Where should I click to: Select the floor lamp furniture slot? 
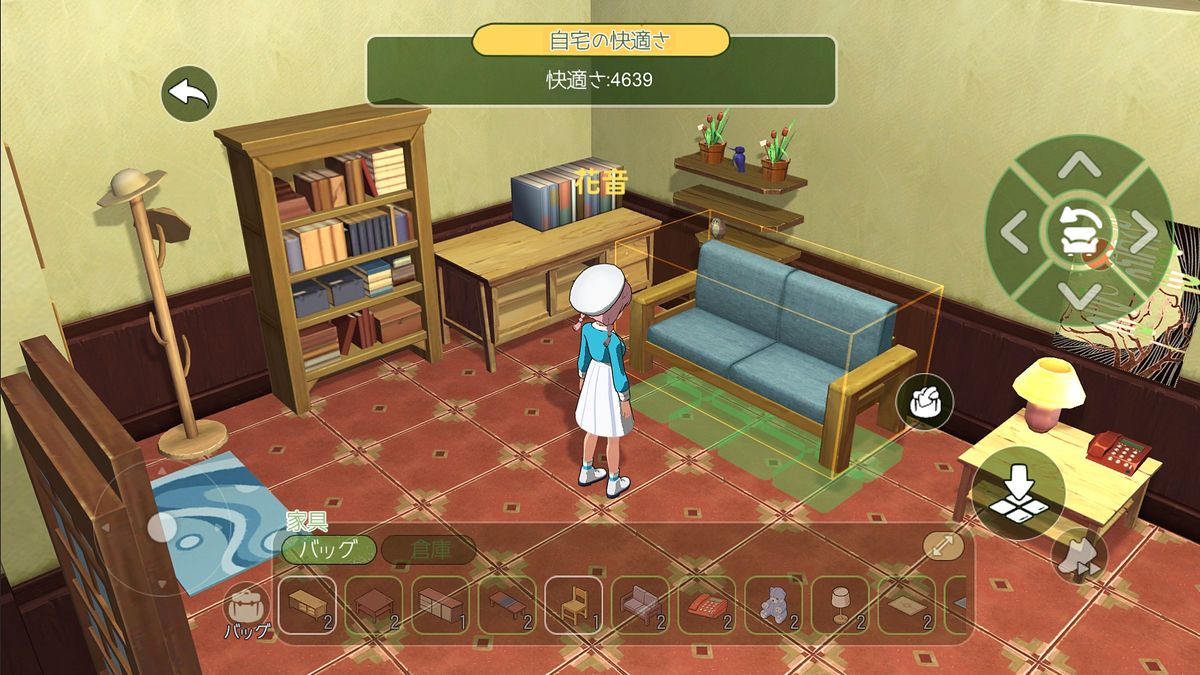[x=840, y=606]
